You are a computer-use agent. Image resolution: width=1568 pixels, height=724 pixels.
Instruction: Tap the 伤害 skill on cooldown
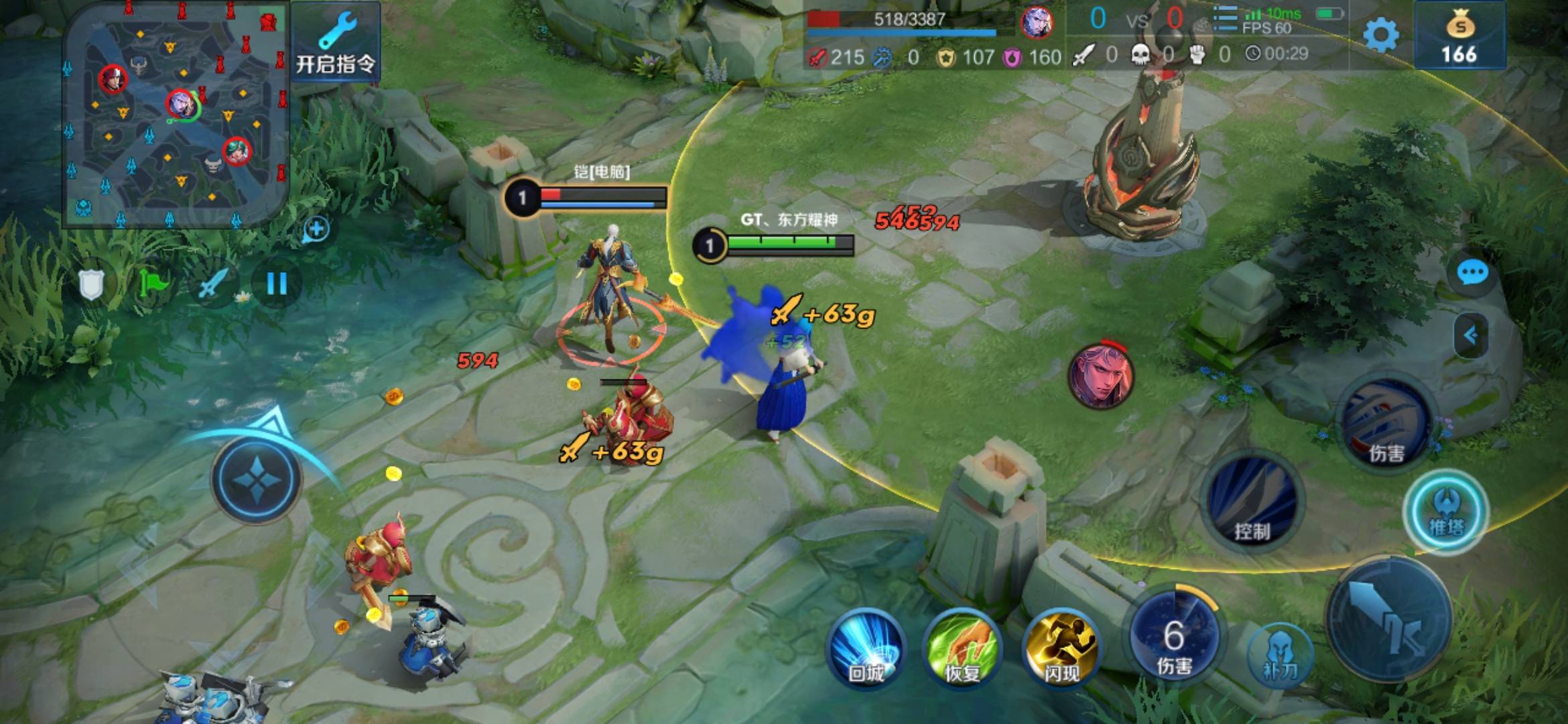1174,638
